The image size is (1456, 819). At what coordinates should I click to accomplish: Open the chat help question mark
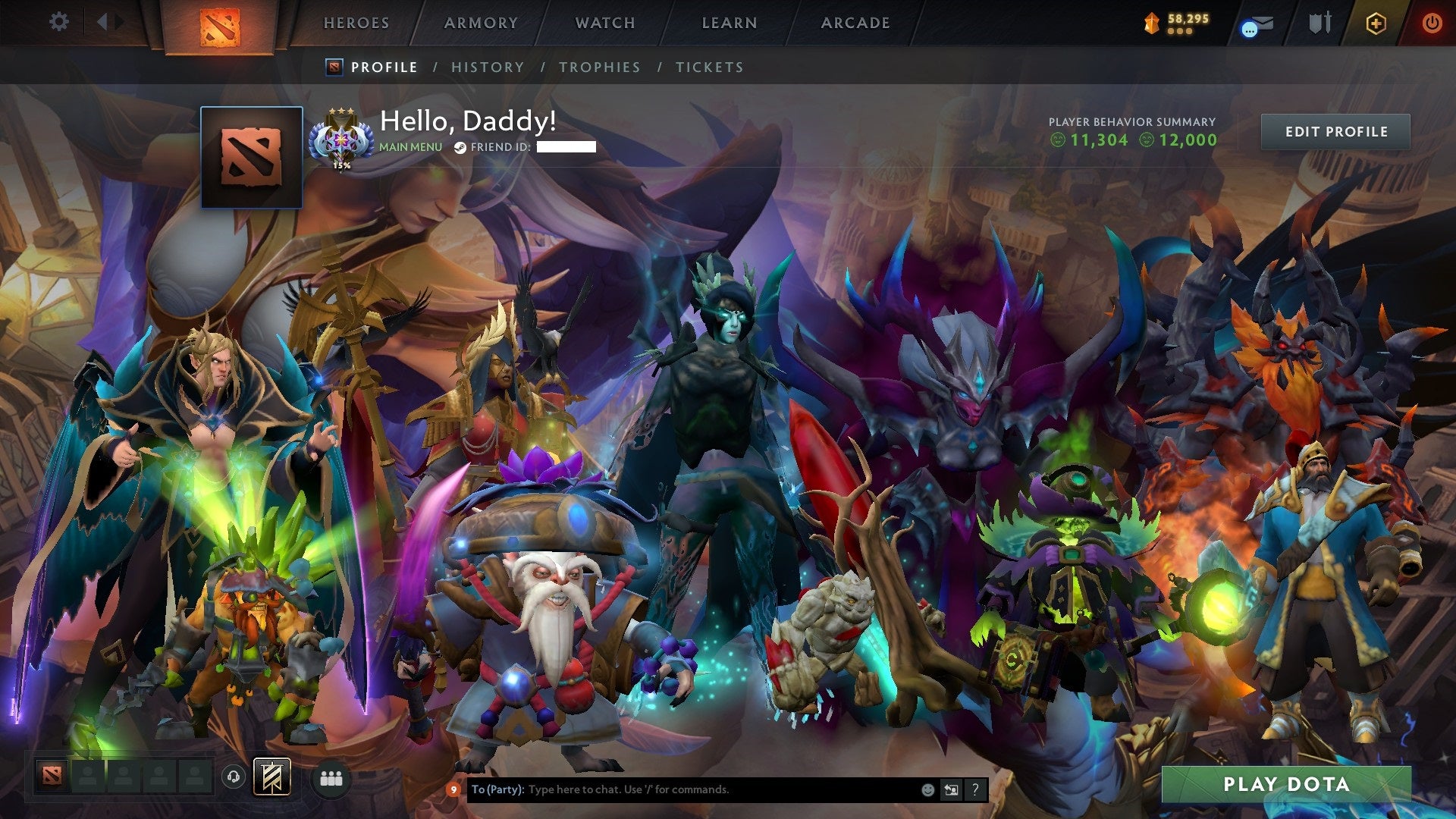coord(975,790)
